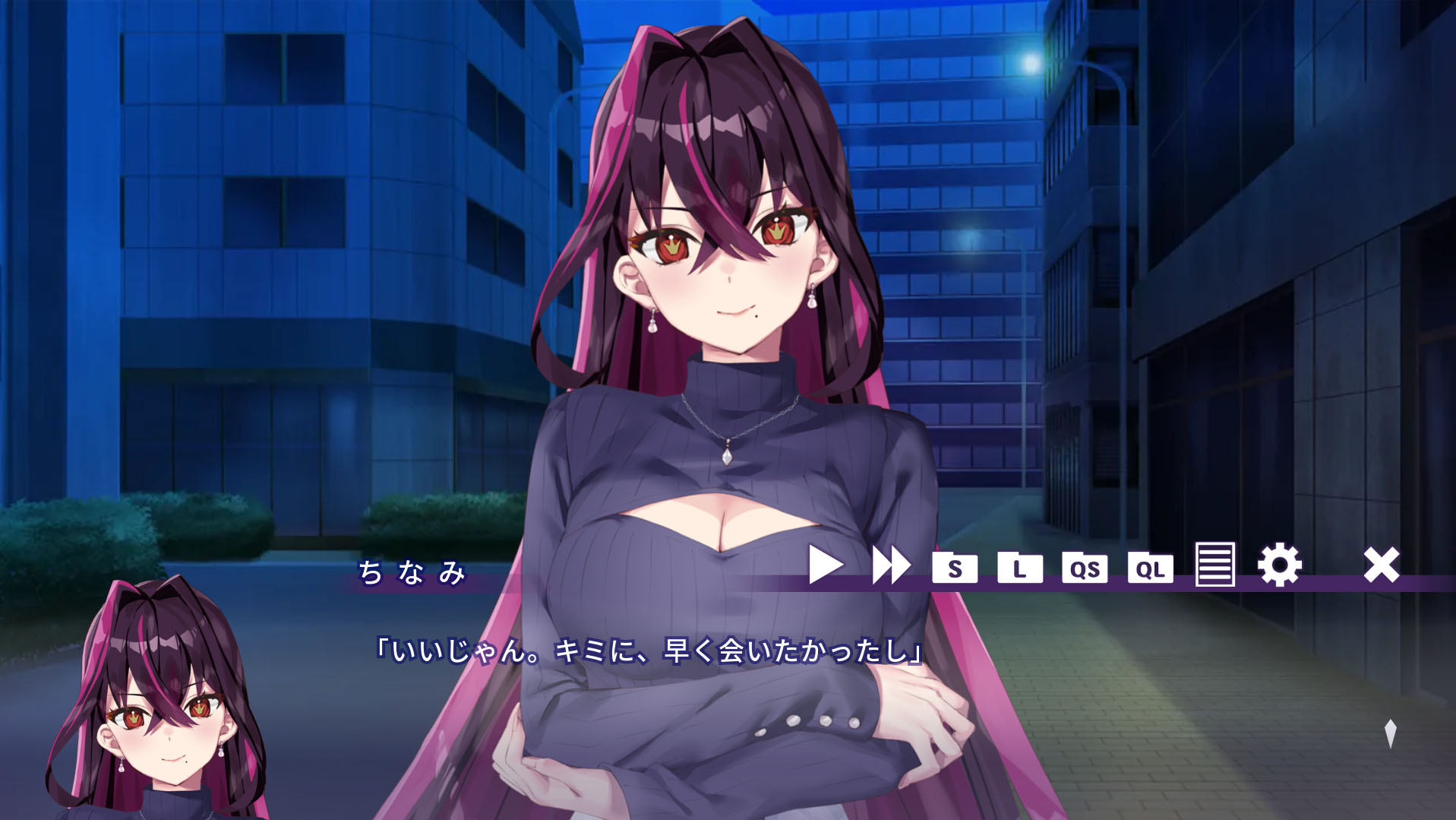
Task: Perform a quick save with the QS icon
Action: (1085, 567)
